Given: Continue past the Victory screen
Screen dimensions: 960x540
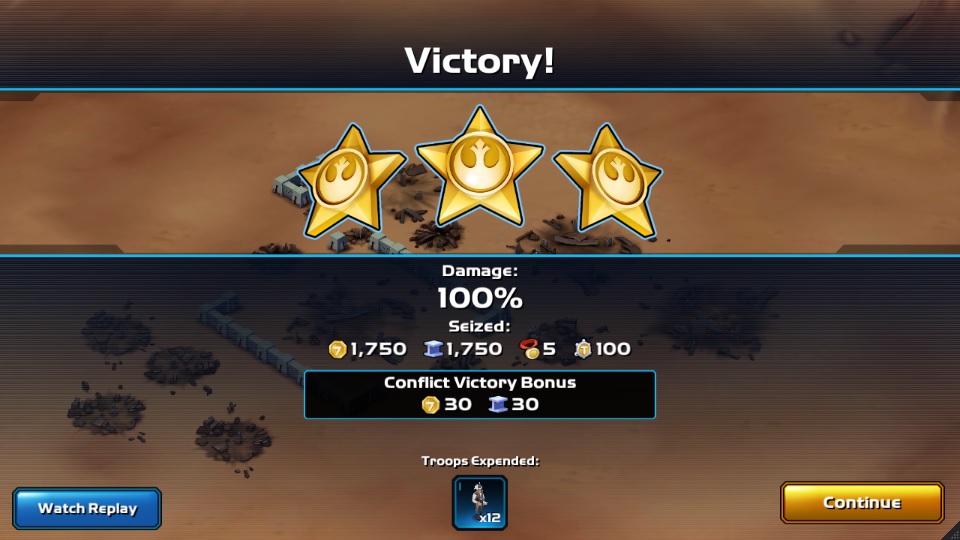Looking at the screenshot, I should 861,503.
